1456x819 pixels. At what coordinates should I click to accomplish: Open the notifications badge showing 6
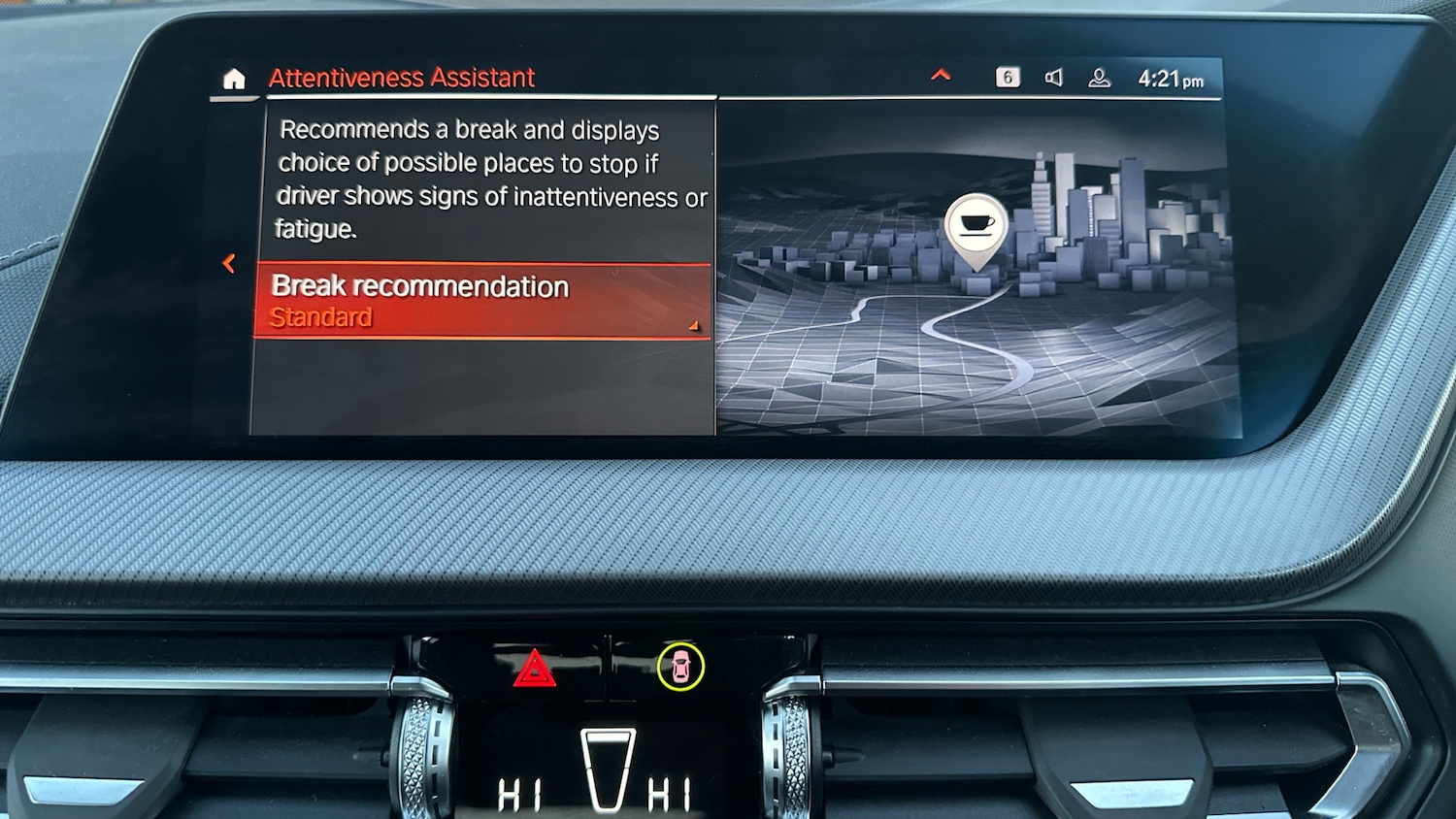1008,78
